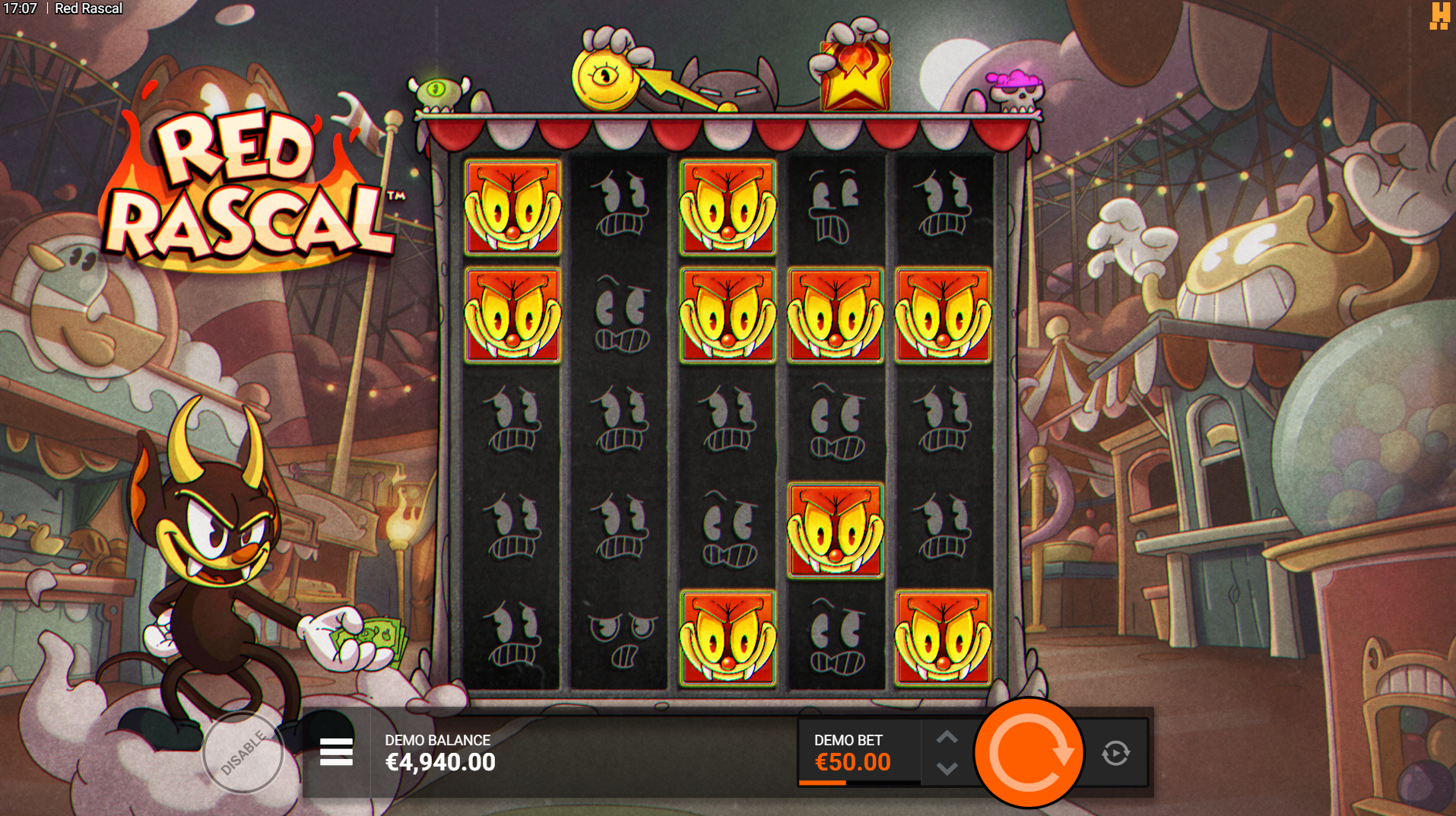Spin the reels with the orange button
1456x816 pixels.
(x=1029, y=752)
